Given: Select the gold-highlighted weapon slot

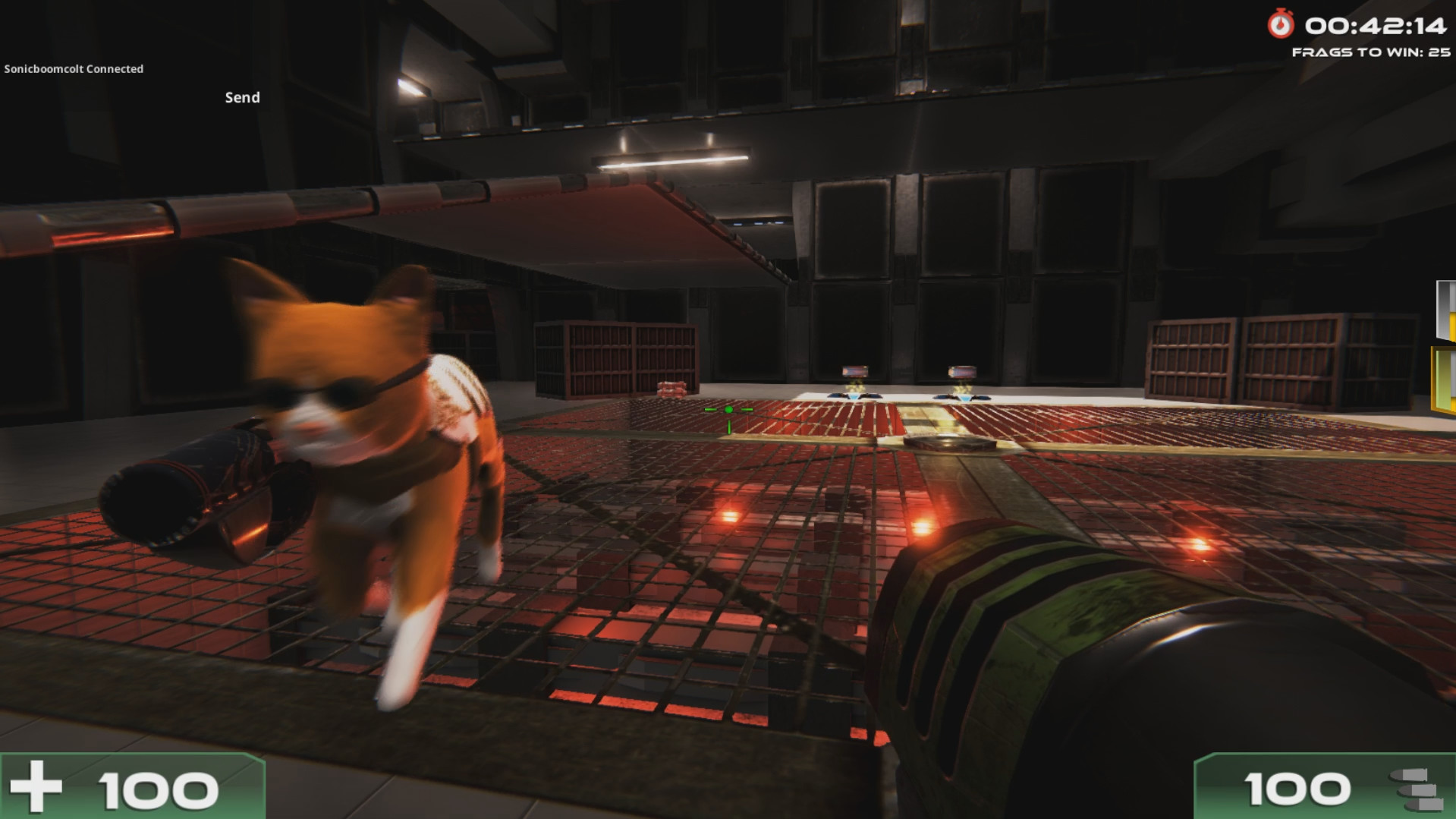Looking at the screenshot, I should click(x=1444, y=380).
